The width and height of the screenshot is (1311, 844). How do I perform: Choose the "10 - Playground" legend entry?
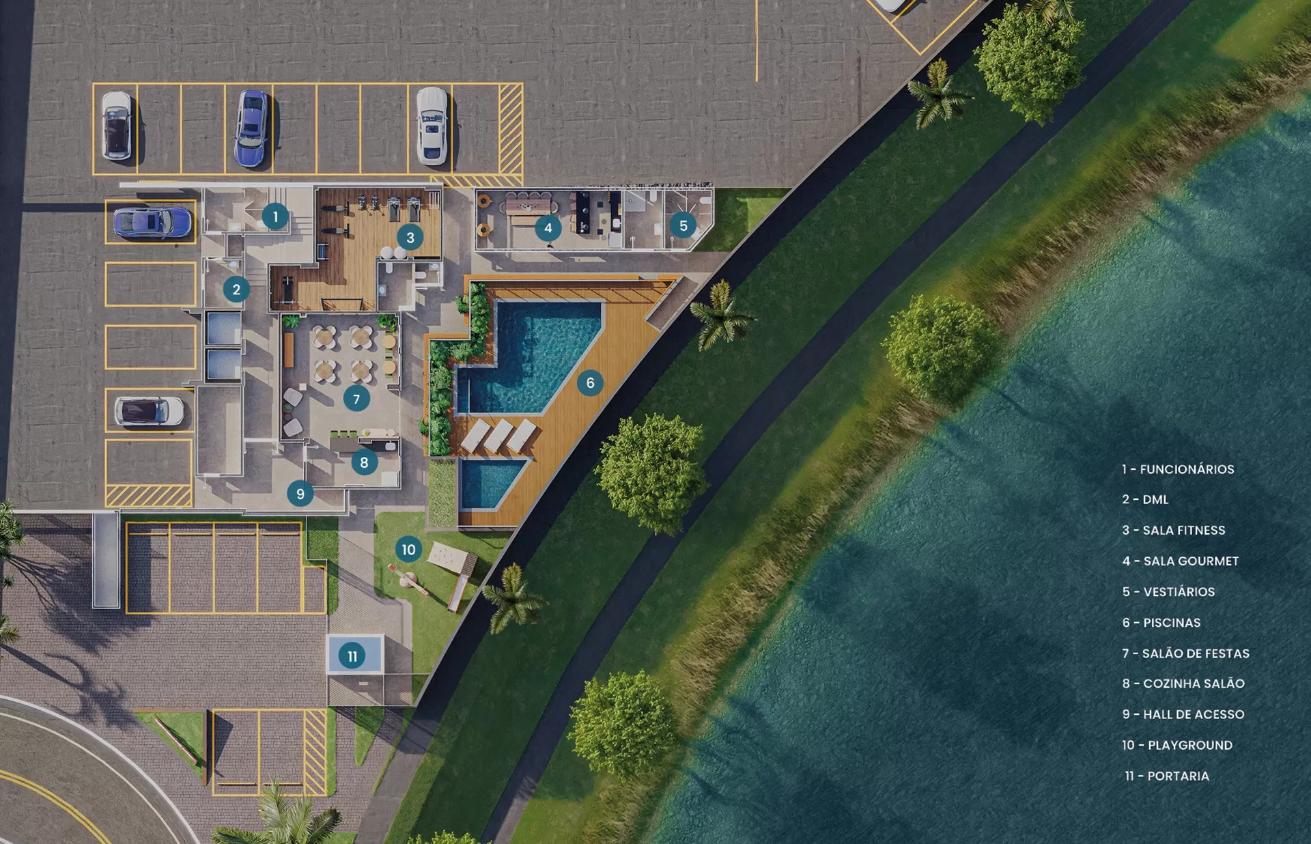1176,745
